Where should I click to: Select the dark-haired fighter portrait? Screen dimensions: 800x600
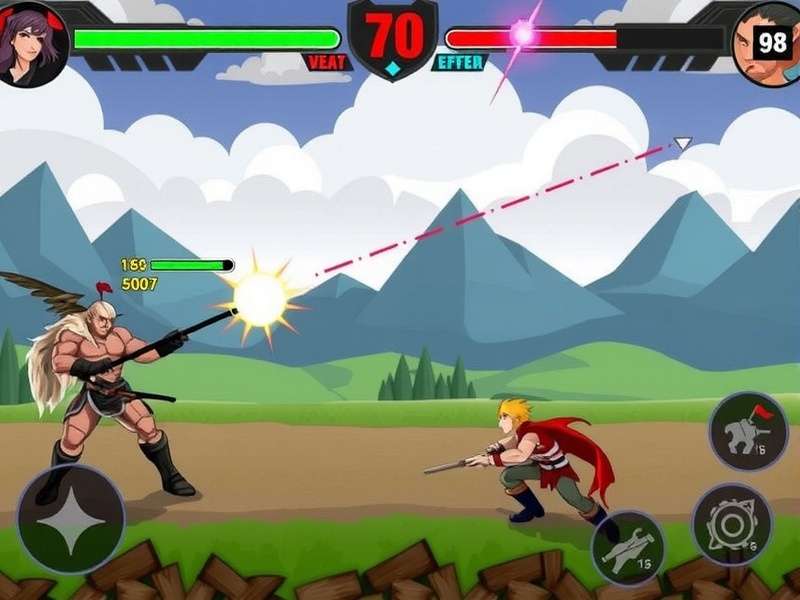coord(32,40)
